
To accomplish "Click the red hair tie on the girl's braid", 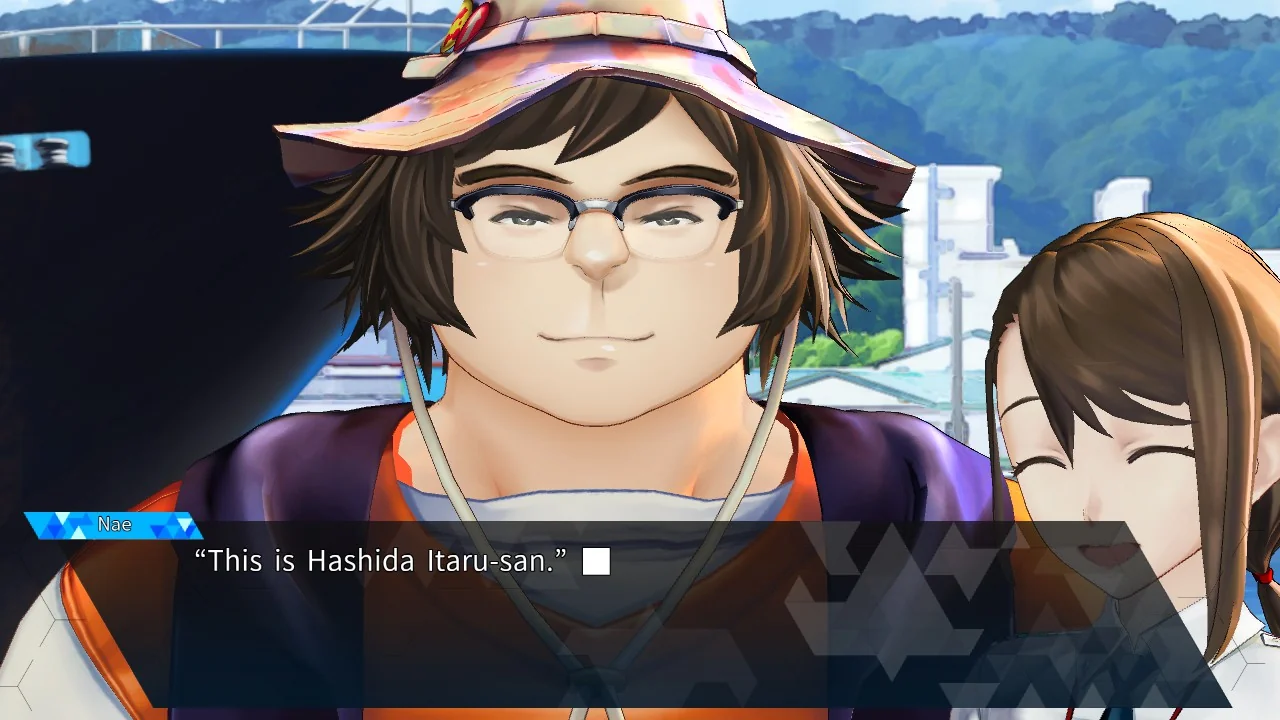I will click(1263, 578).
